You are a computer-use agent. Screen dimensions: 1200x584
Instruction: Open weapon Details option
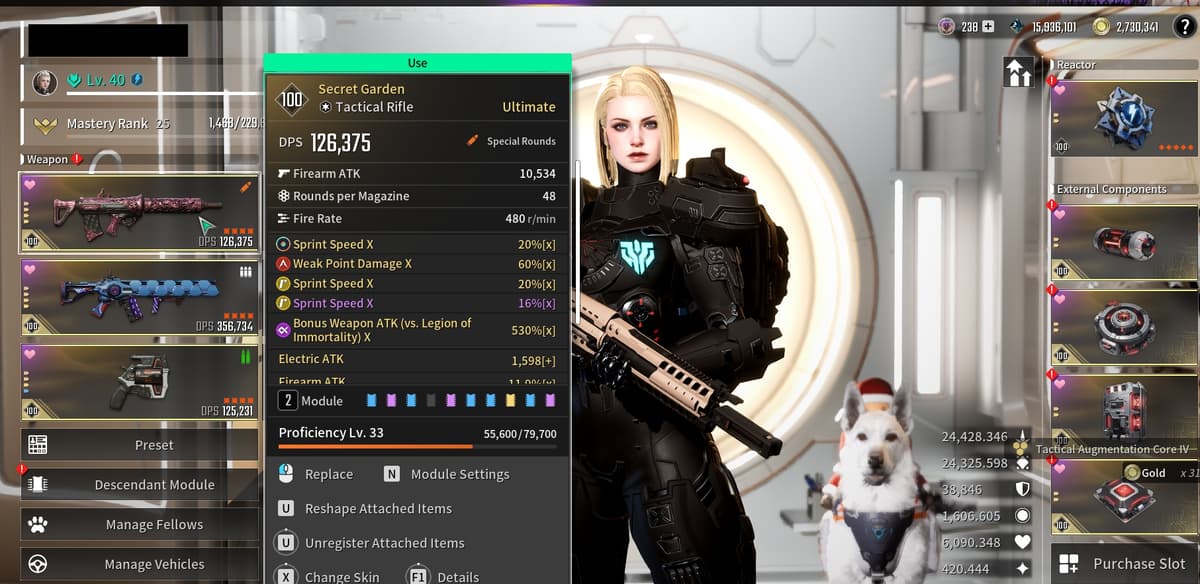pyautogui.click(x=457, y=576)
